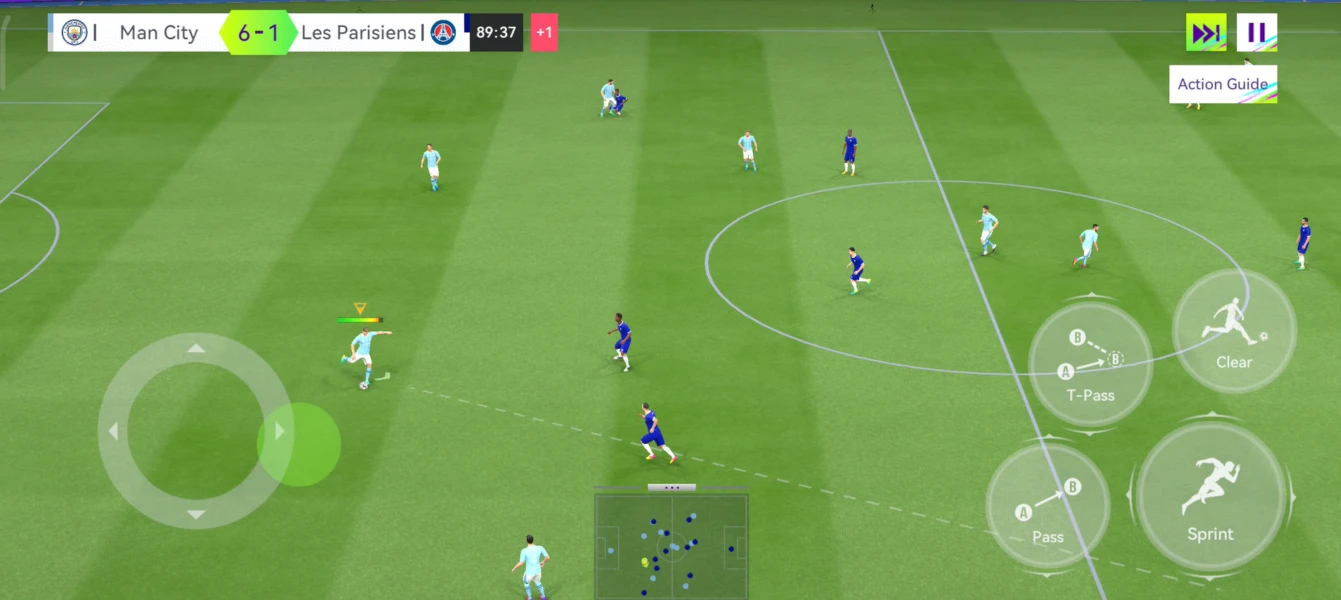Click the joystick's left arrow

pos(113,431)
